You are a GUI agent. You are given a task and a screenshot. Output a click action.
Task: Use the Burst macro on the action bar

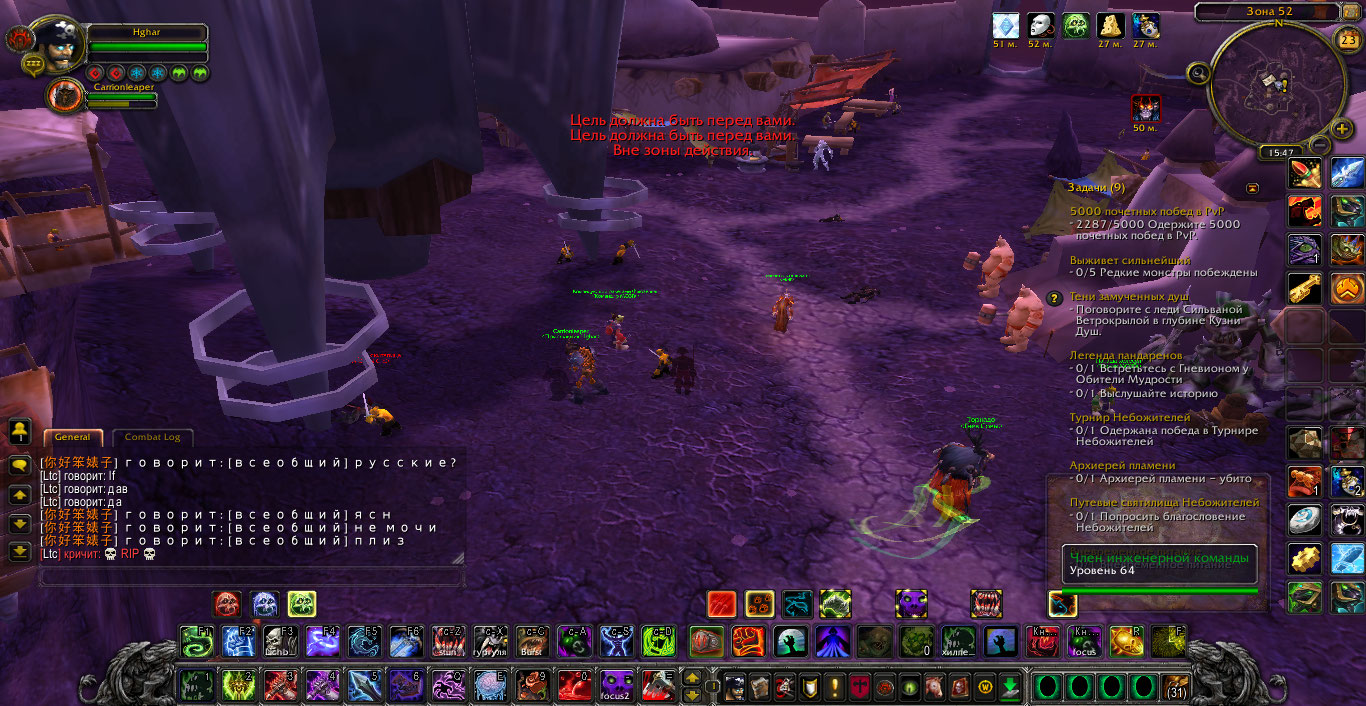pyautogui.click(x=532, y=641)
